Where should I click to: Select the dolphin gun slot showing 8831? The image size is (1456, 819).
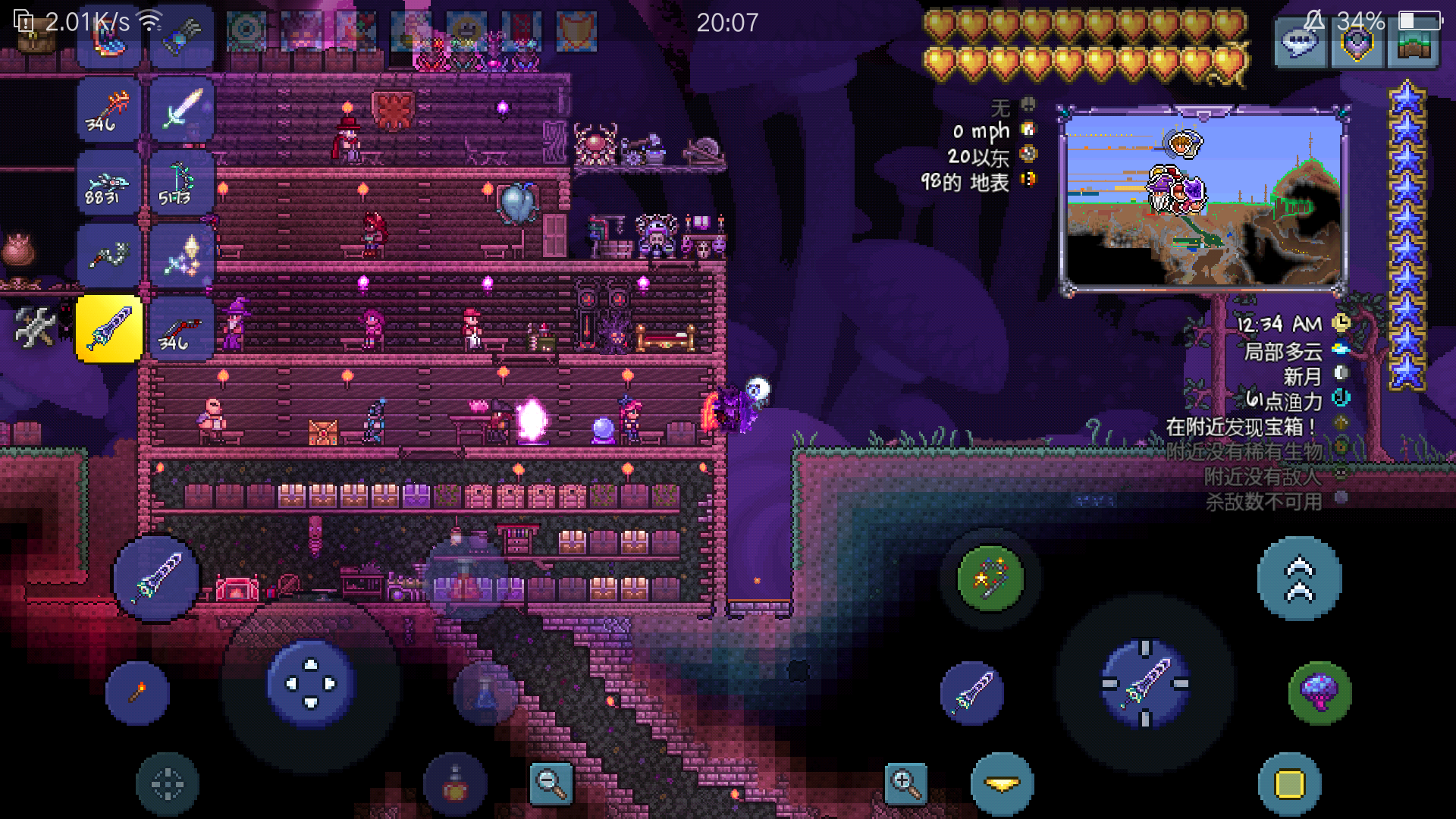coord(109,183)
